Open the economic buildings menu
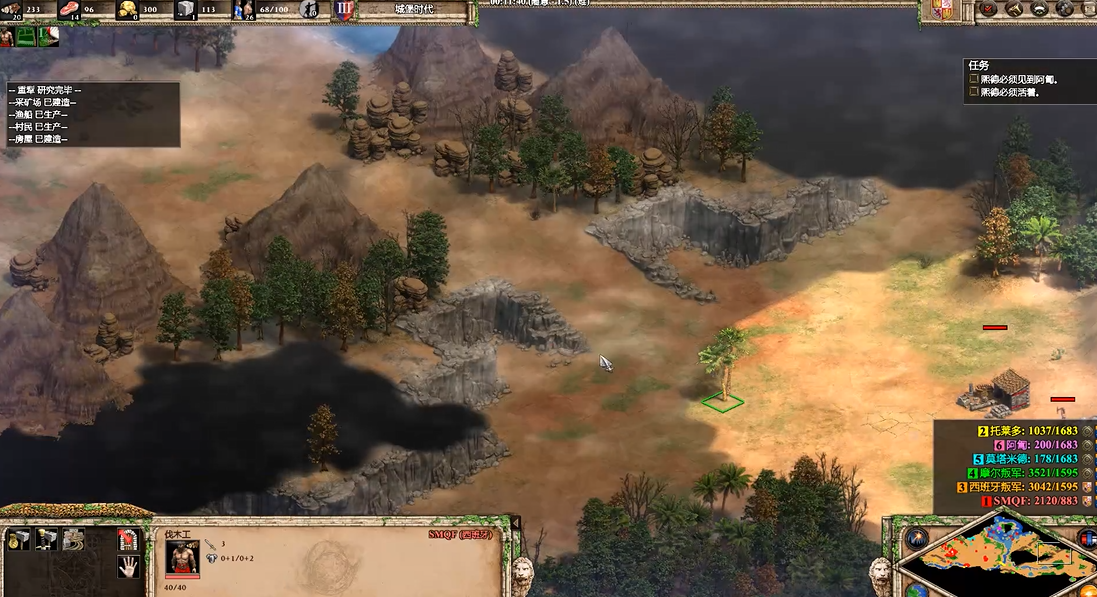 [18, 540]
